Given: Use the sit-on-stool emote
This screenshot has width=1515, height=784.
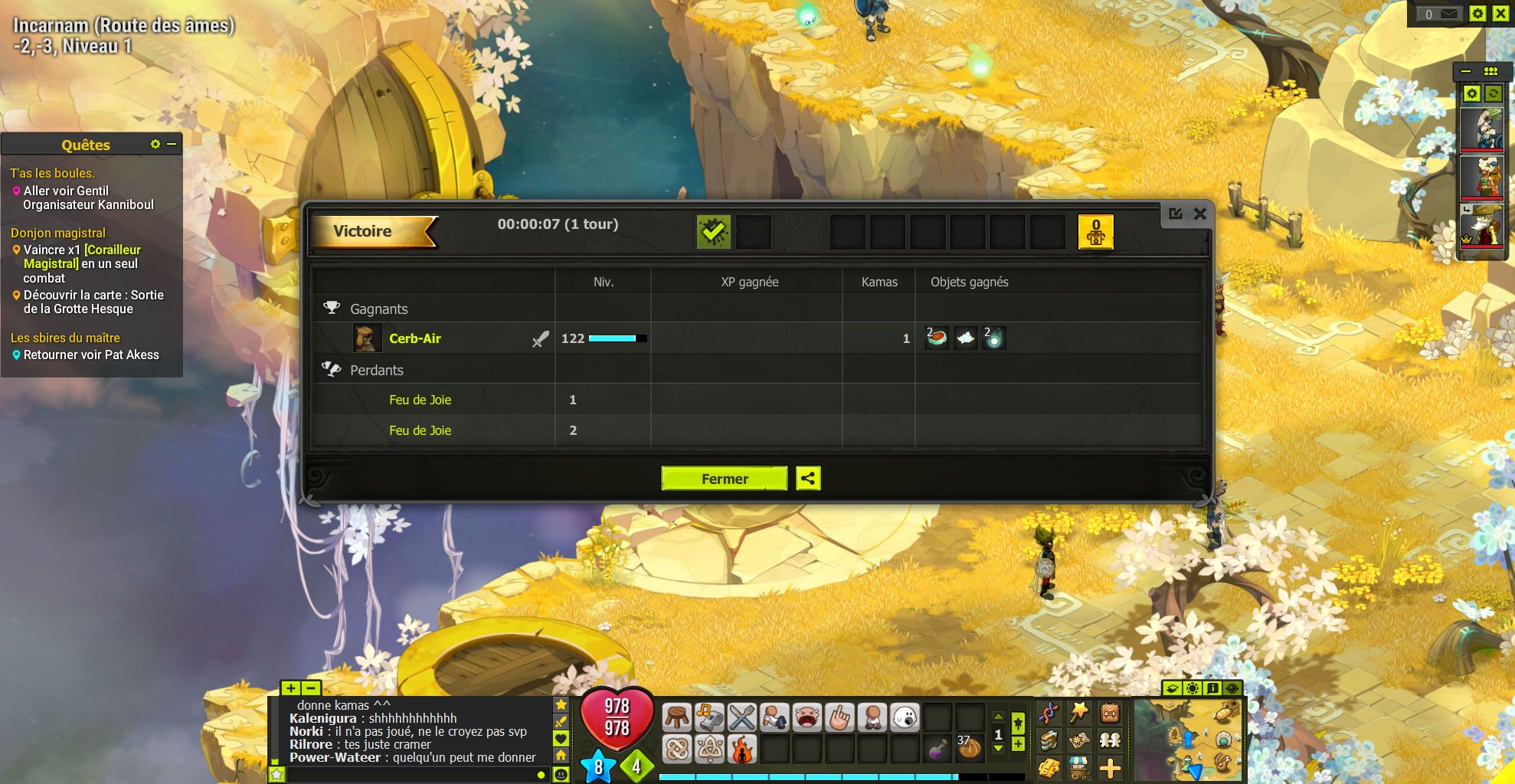Looking at the screenshot, I should pos(677,717).
